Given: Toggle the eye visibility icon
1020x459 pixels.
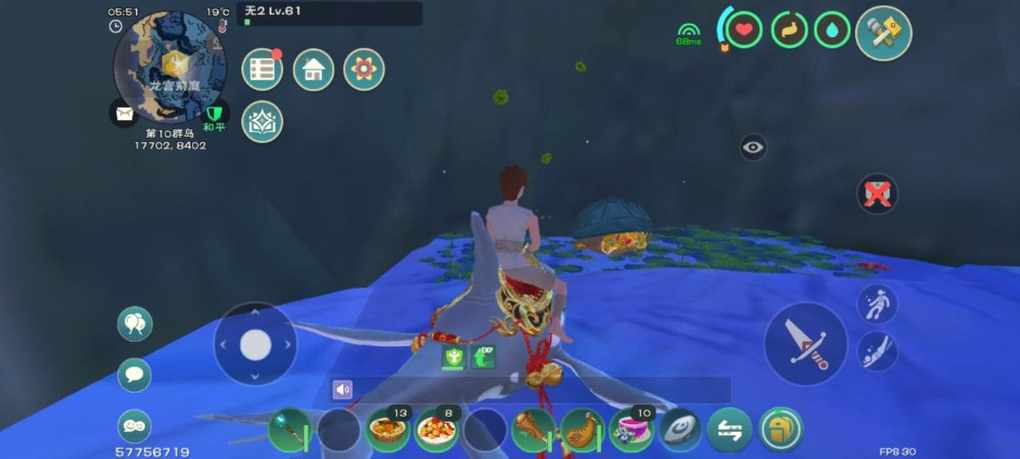Looking at the screenshot, I should tap(754, 148).
